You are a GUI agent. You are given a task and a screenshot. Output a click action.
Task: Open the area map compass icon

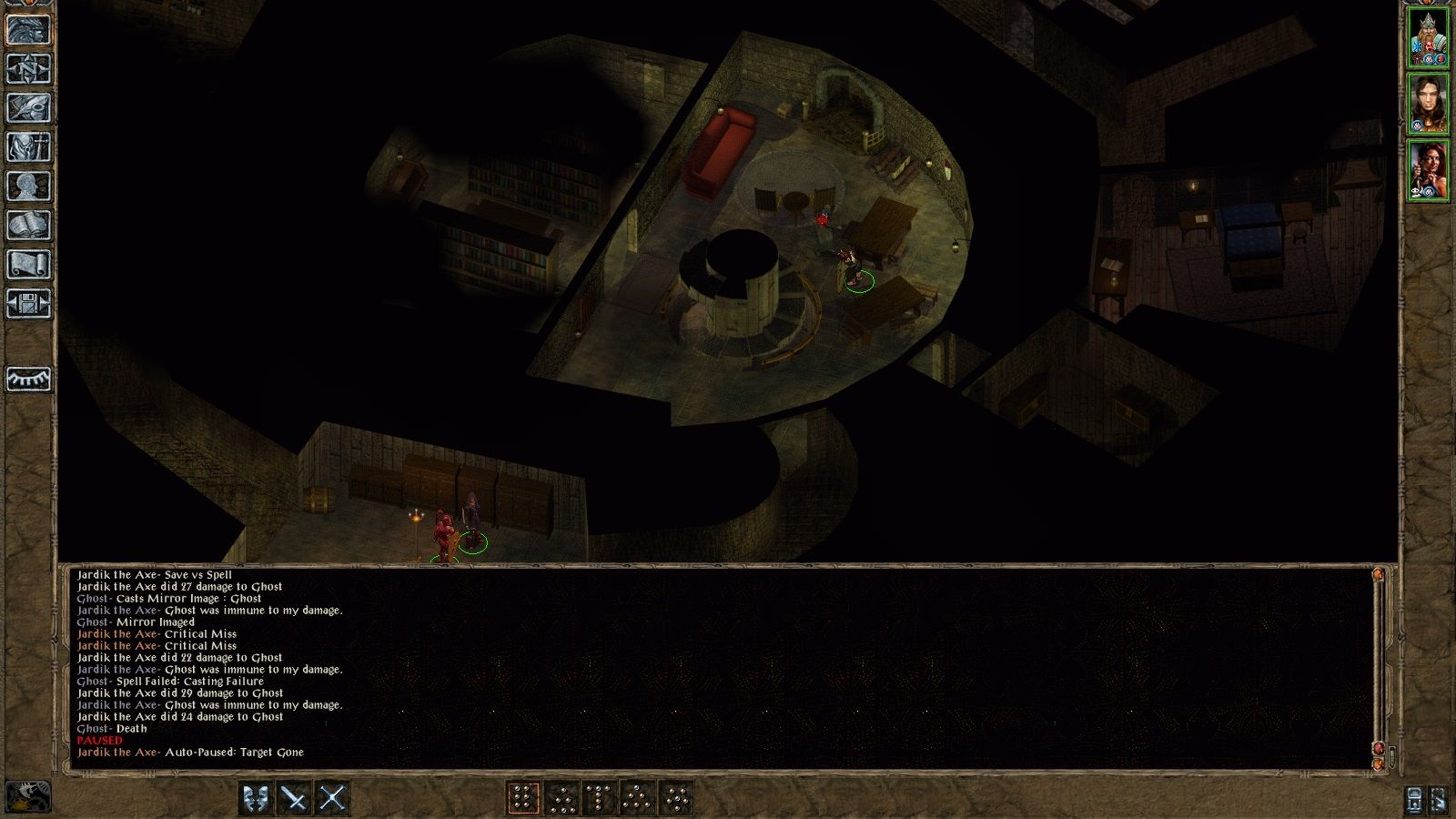point(27,66)
